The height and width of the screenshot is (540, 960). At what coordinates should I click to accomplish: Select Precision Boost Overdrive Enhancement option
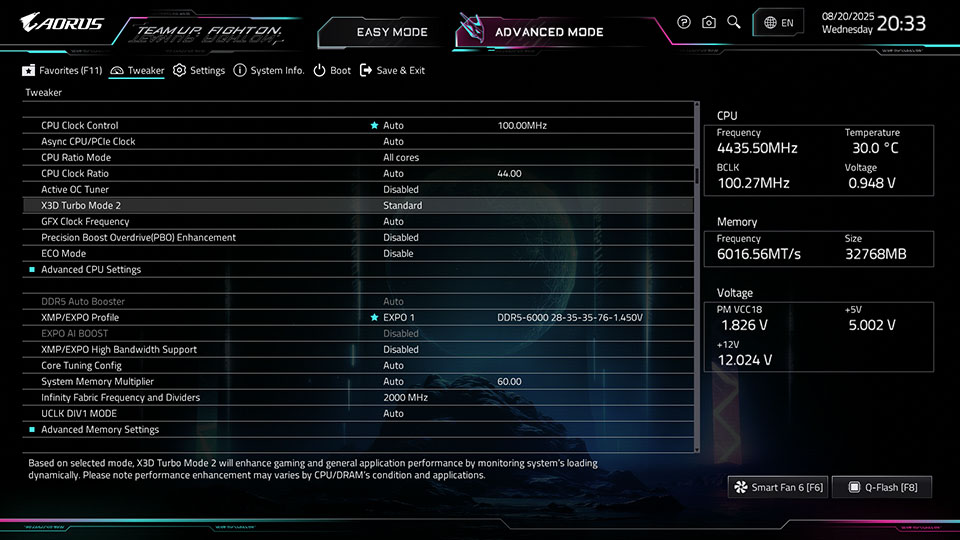click(x=138, y=237)
